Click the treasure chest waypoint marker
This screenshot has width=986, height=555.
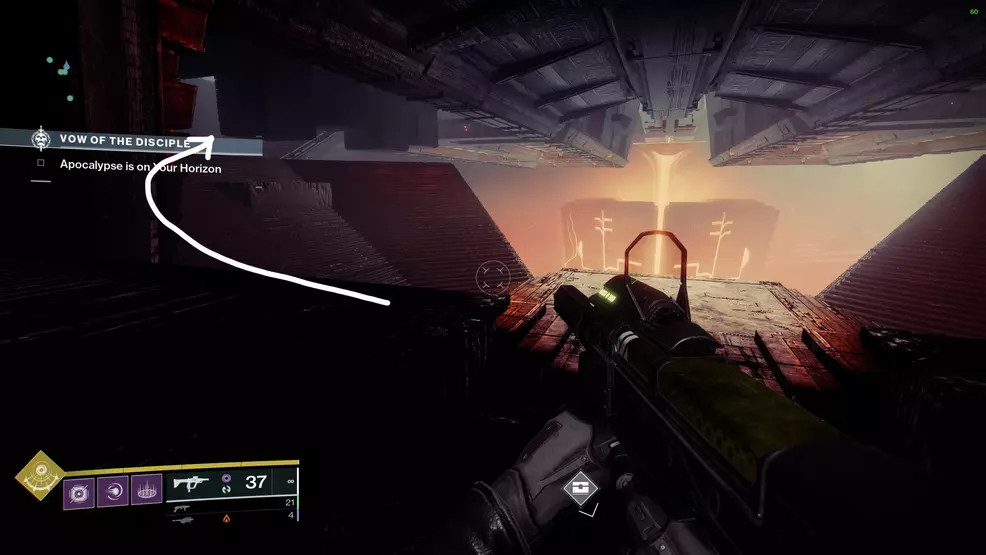click(x=580, y=489)
